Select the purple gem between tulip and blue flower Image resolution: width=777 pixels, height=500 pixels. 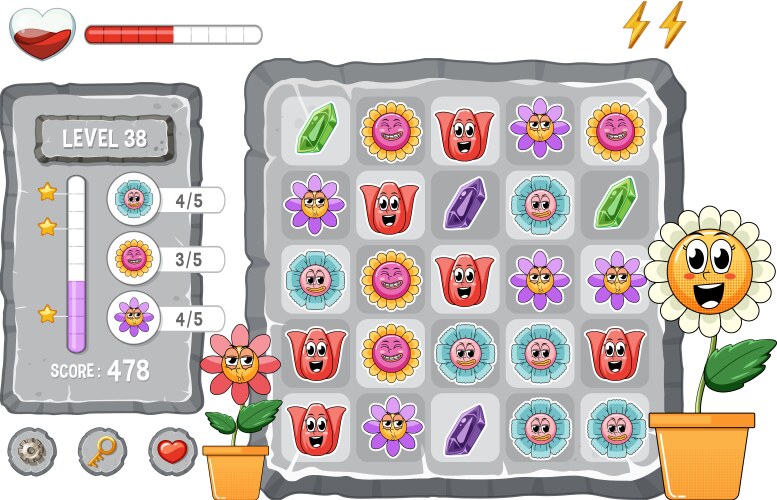(465, 203)
